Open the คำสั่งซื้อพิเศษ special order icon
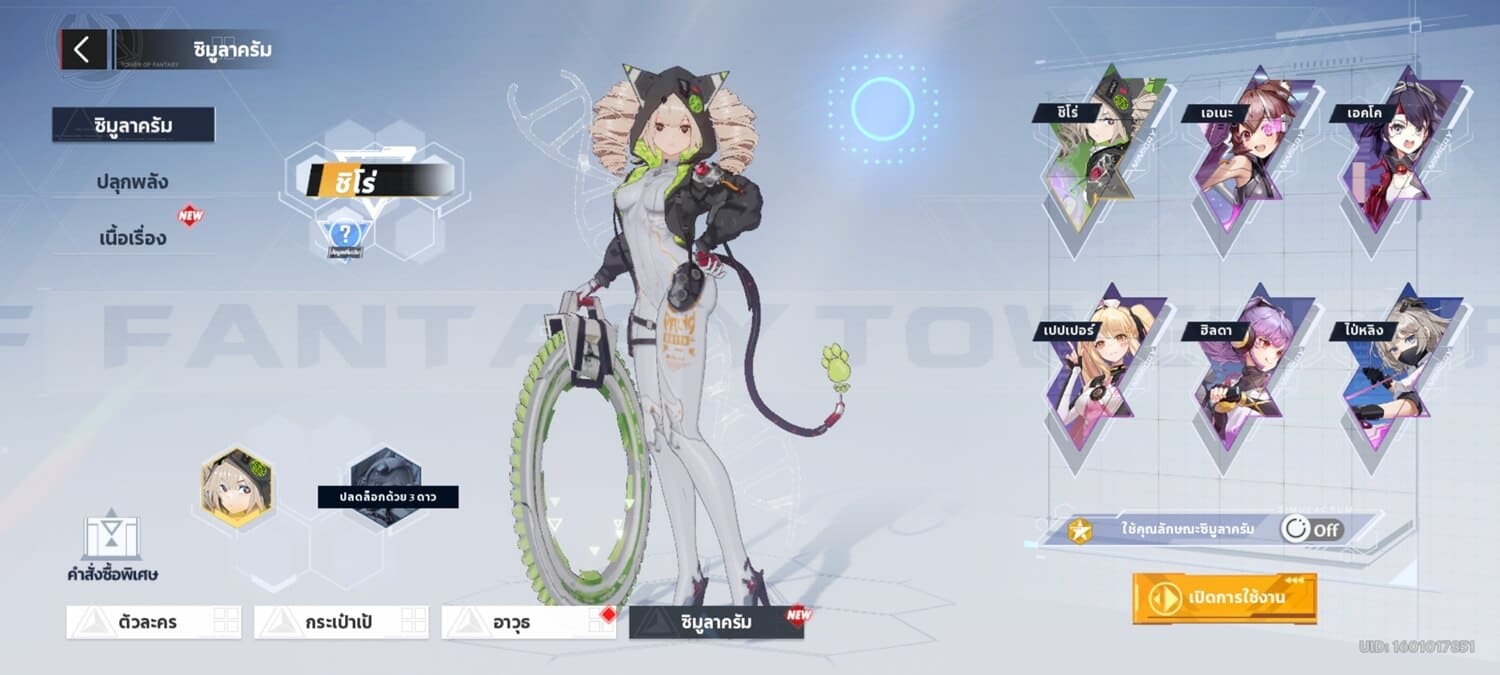Viewport: 1500px width, 675px height. coord(112,545)
